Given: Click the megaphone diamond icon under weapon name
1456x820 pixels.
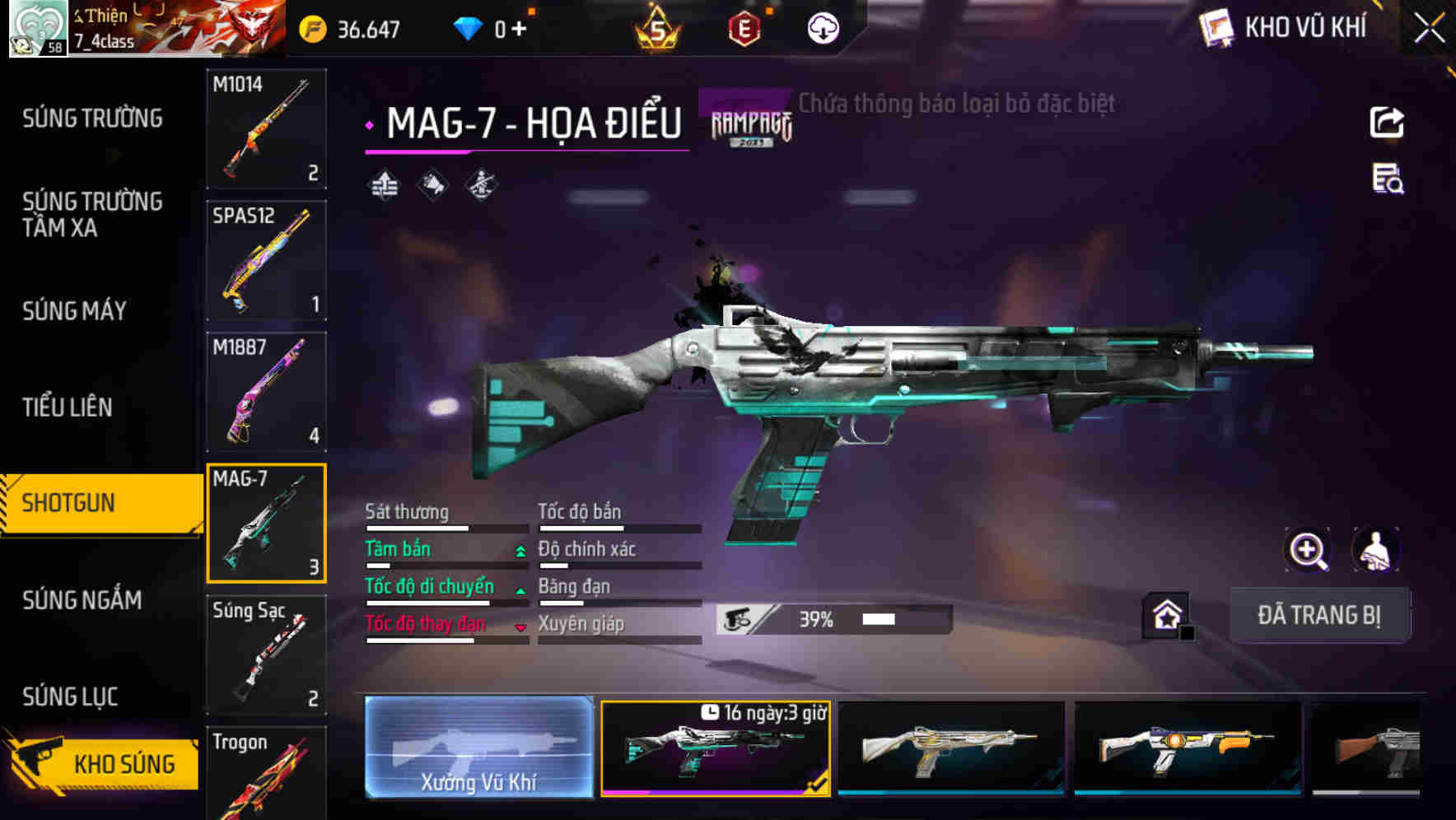Looking at the screenshot, I should (432, 184).
